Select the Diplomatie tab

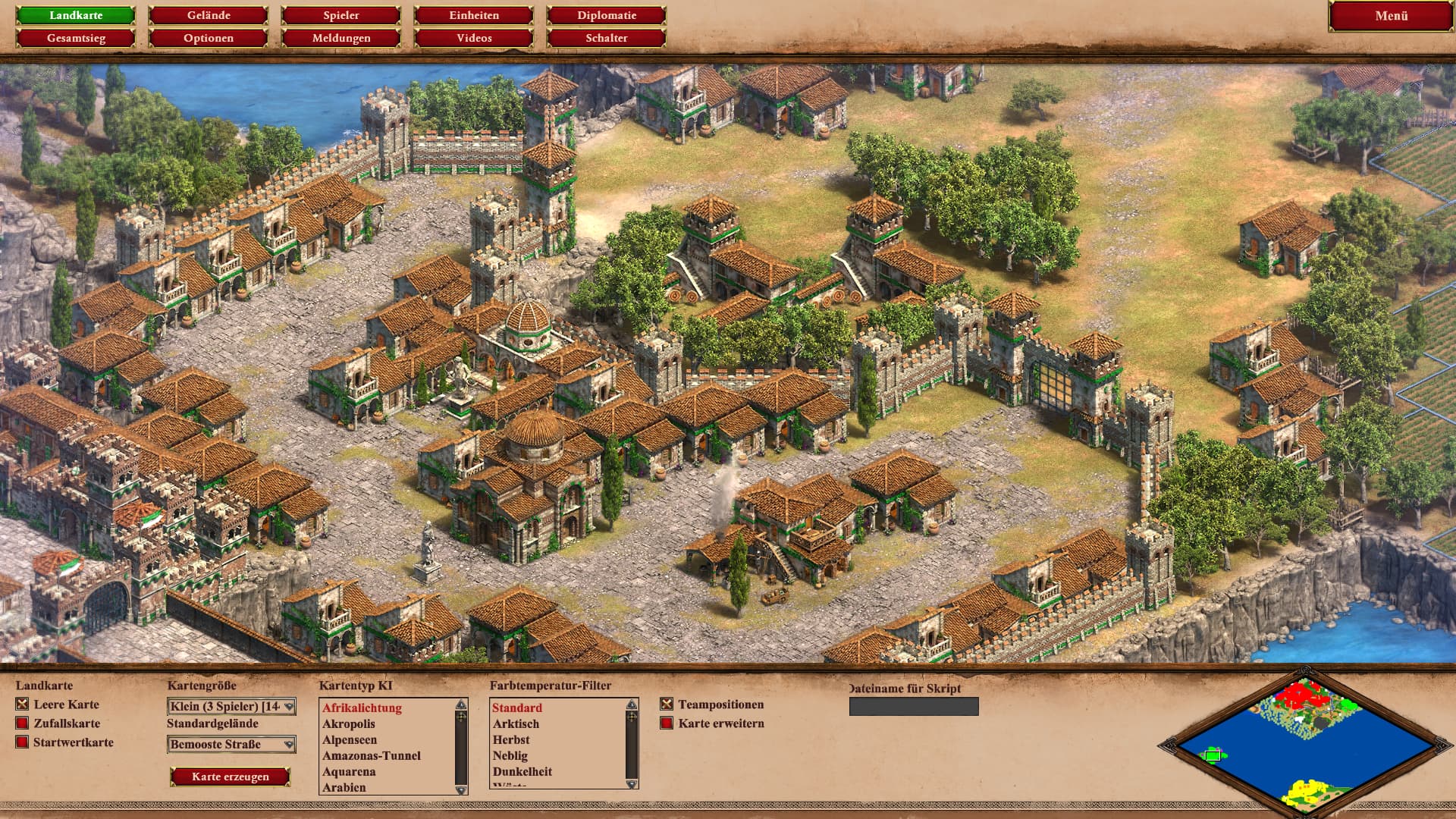point(607,15)
